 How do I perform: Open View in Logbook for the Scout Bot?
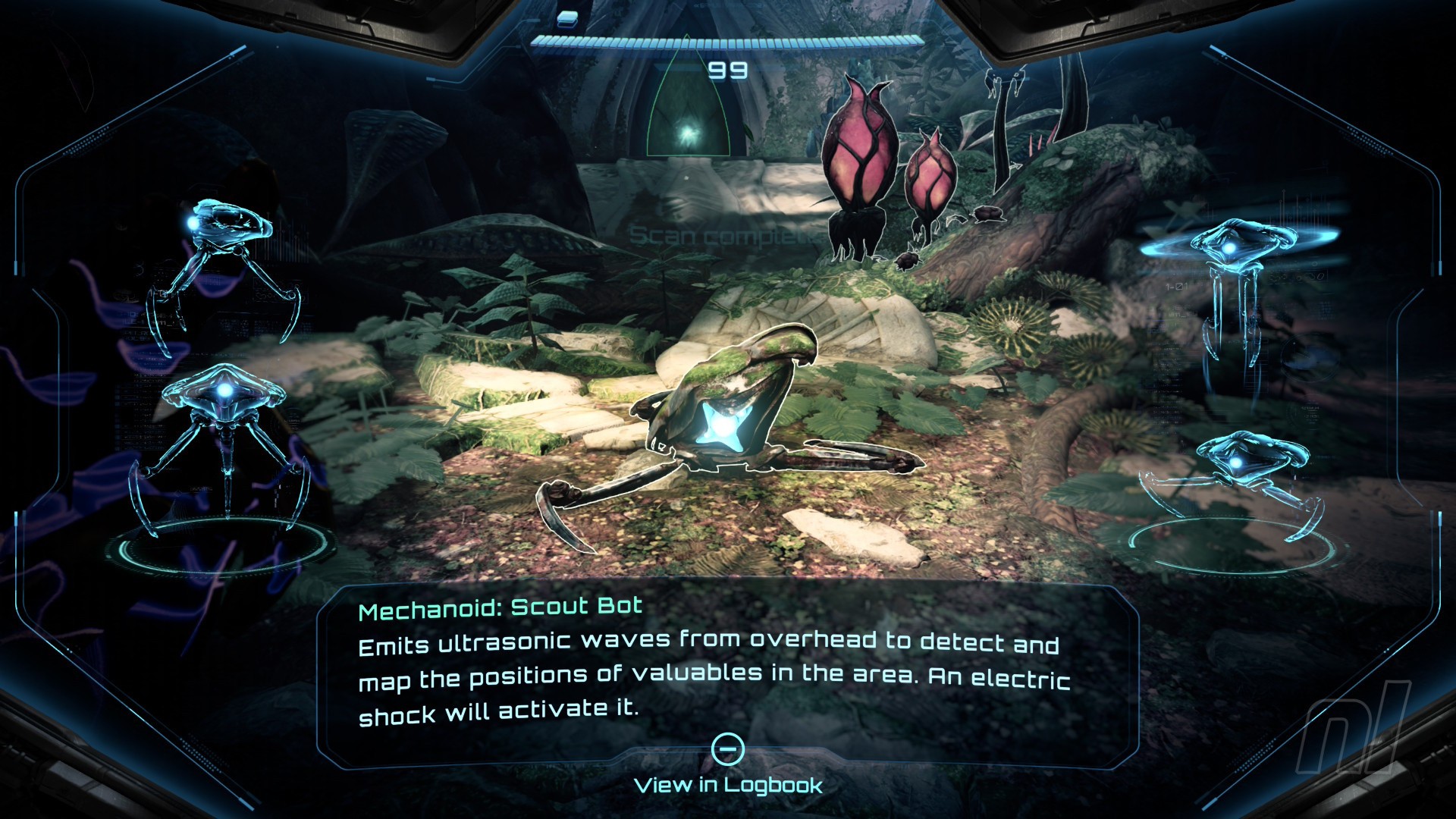tap(728, 784)
